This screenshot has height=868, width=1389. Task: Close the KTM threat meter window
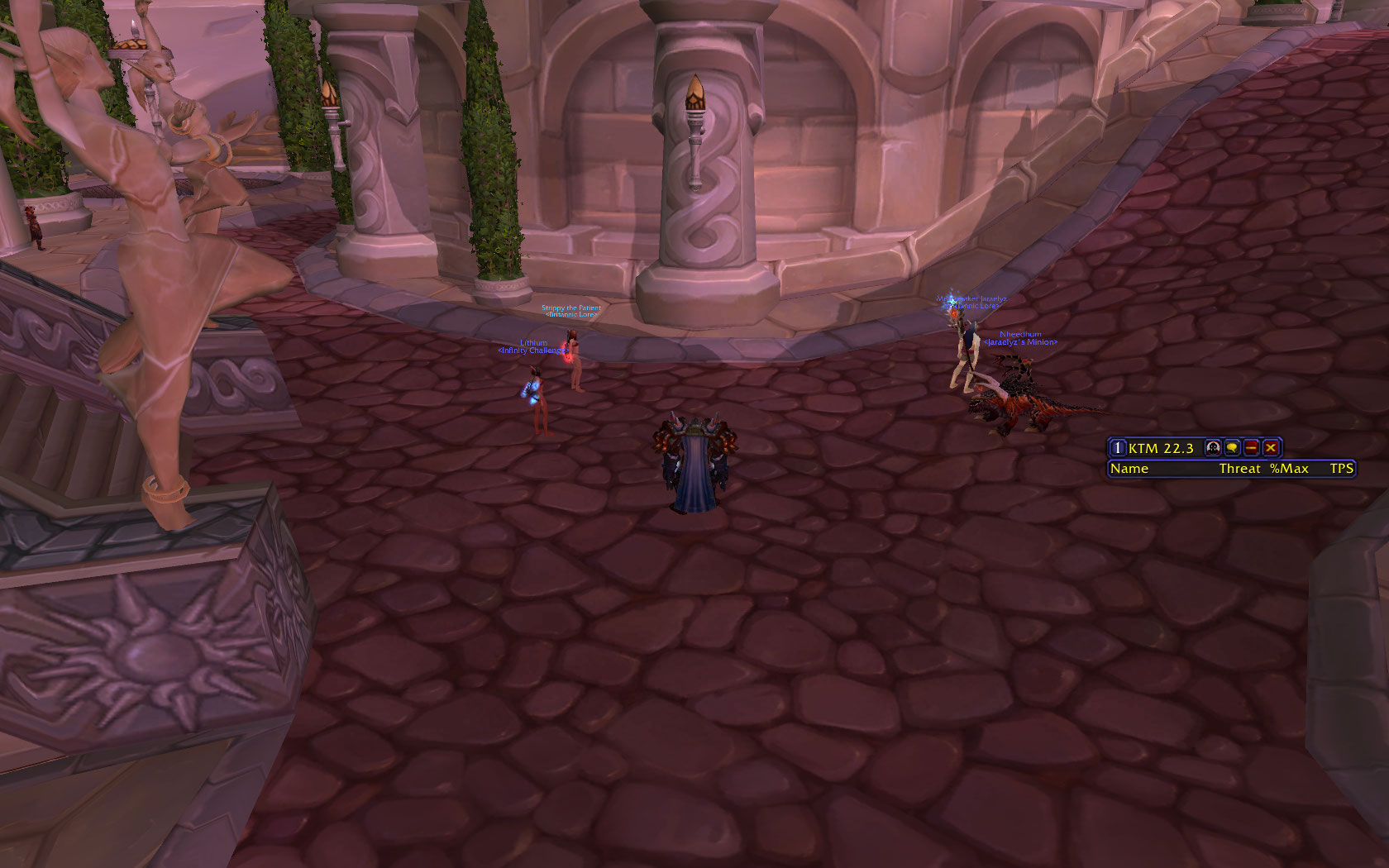(x=1271, y=448)
